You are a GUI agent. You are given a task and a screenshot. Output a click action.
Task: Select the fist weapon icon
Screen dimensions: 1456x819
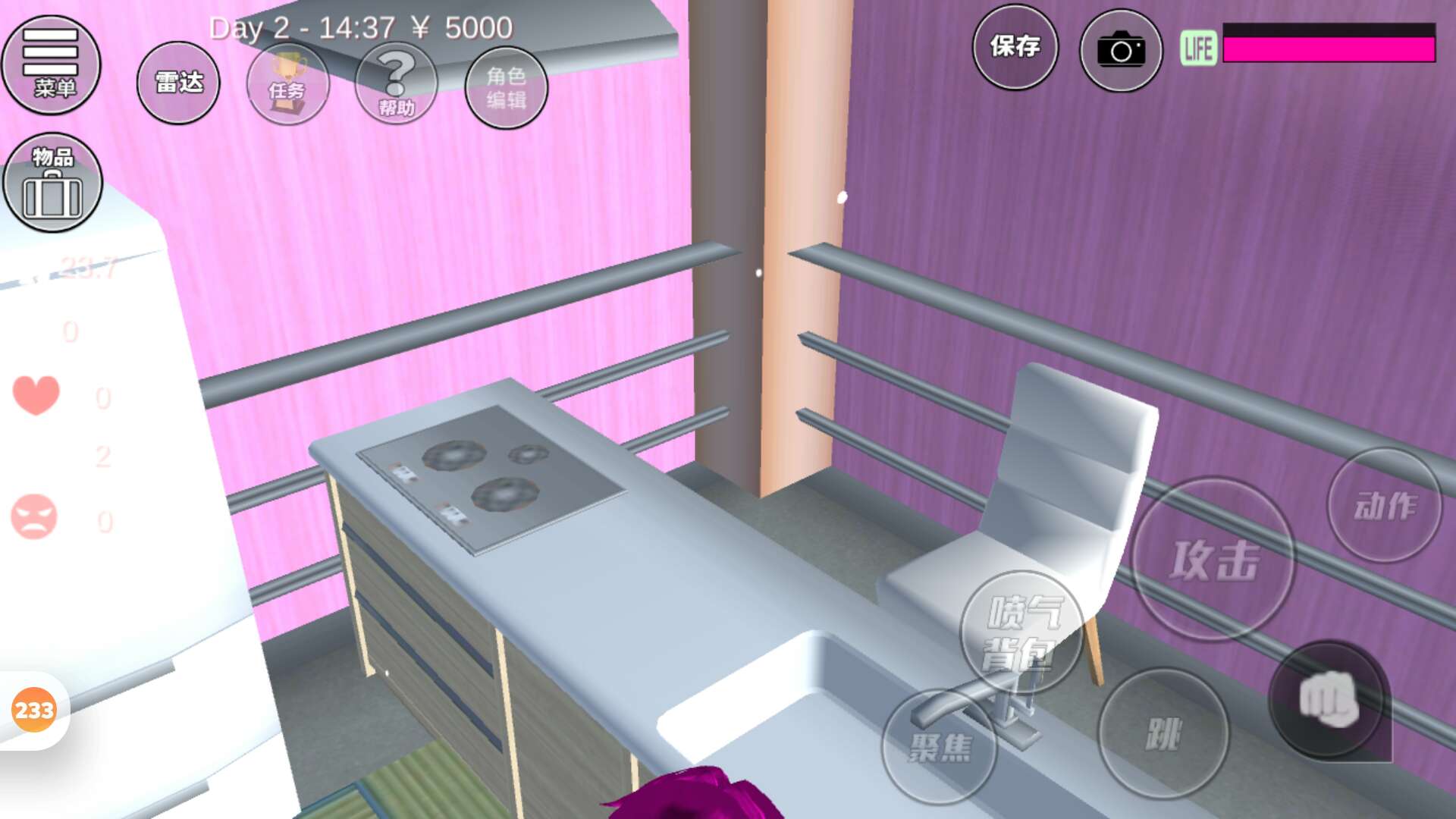click(1328, 700)
